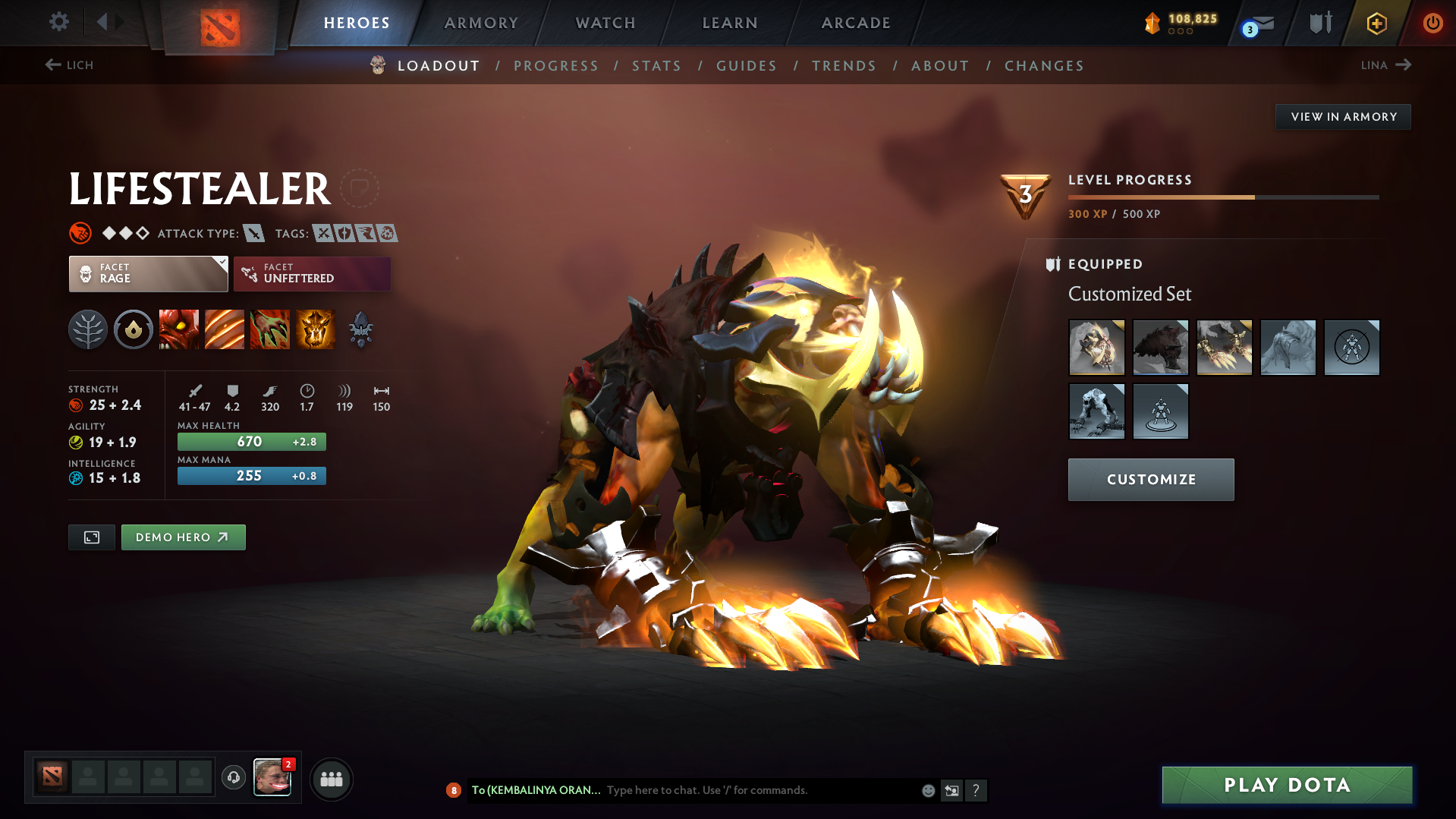Switch to the Watch tab
Viewport: 1456px width, 819px height.
[x=605, y=23]
